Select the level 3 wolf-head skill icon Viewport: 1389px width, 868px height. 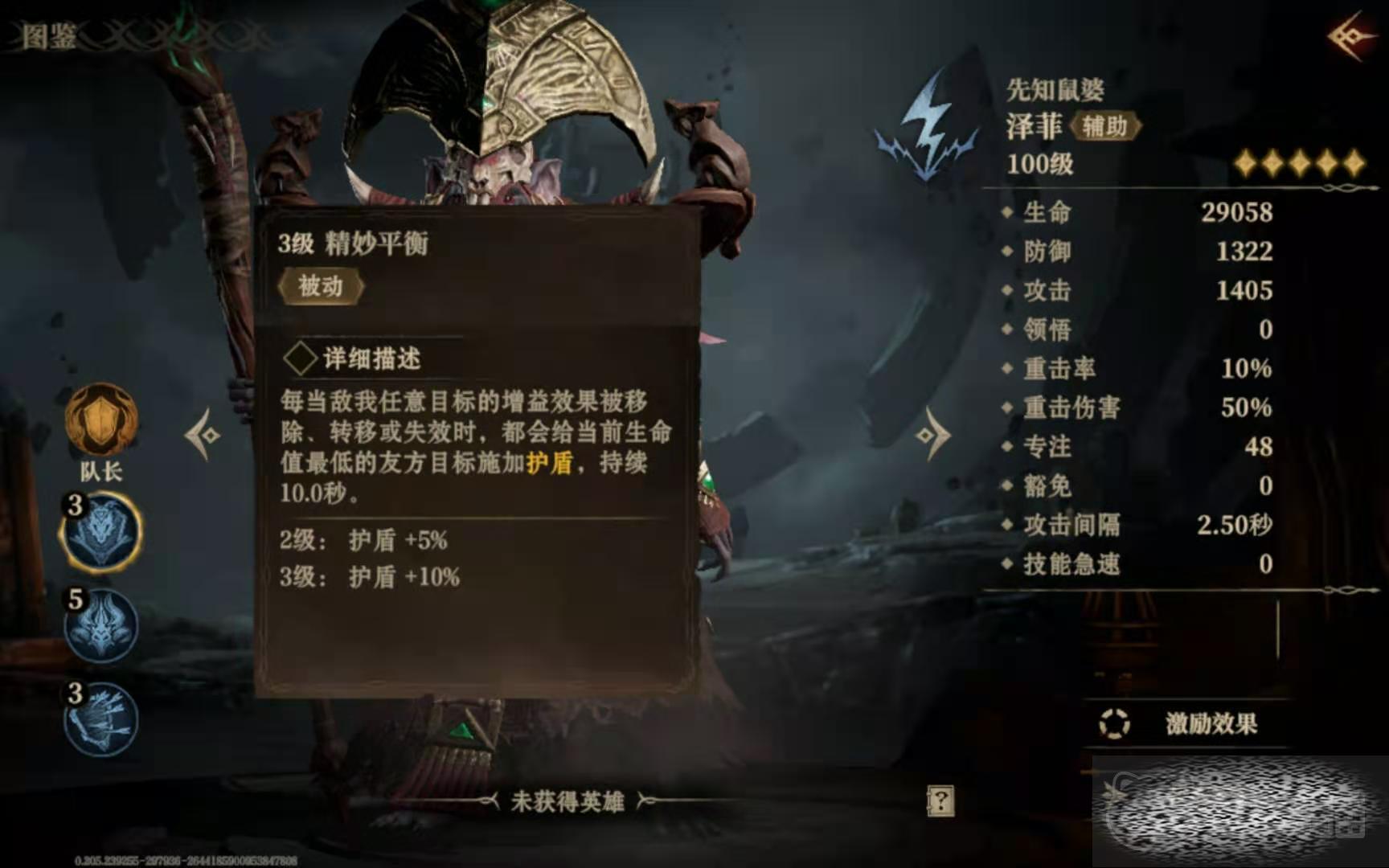101,532
